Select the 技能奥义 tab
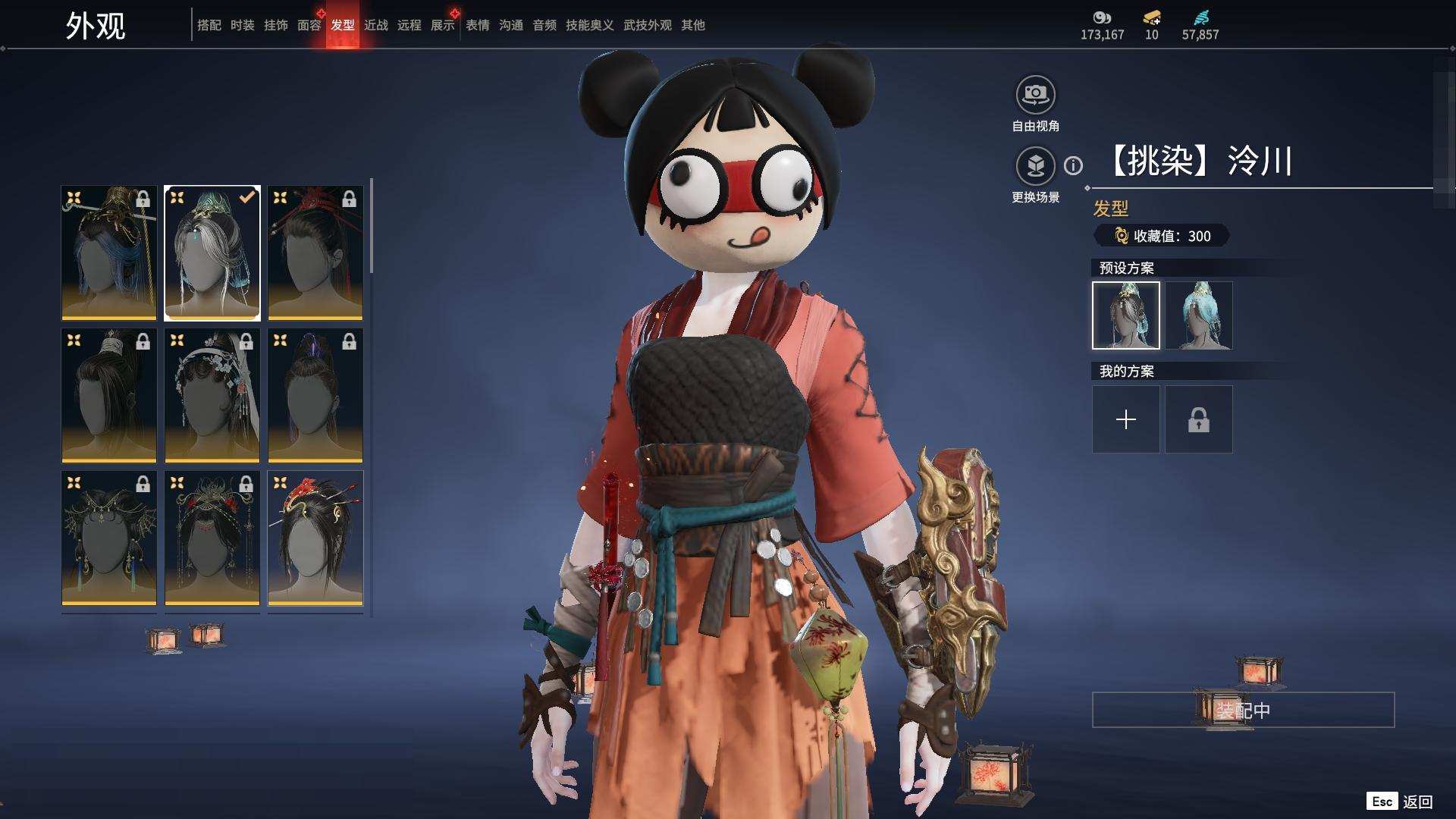1456x819 pixels. point(589,25)
